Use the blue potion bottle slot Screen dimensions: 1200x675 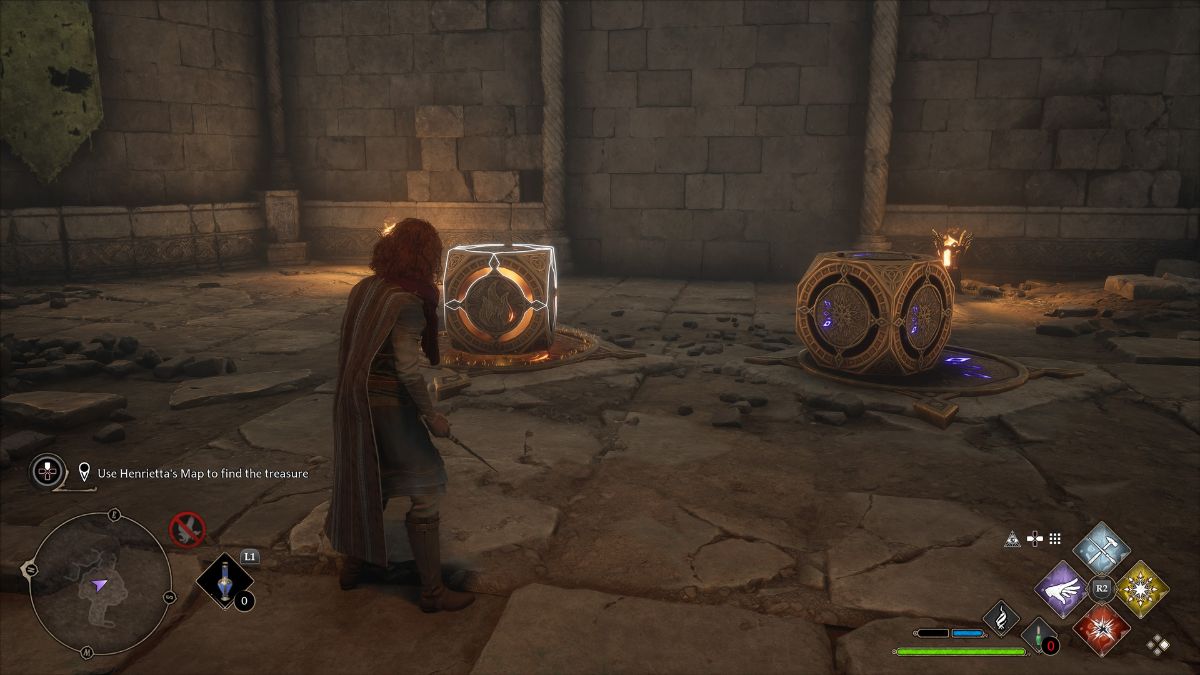pos(223,582)
